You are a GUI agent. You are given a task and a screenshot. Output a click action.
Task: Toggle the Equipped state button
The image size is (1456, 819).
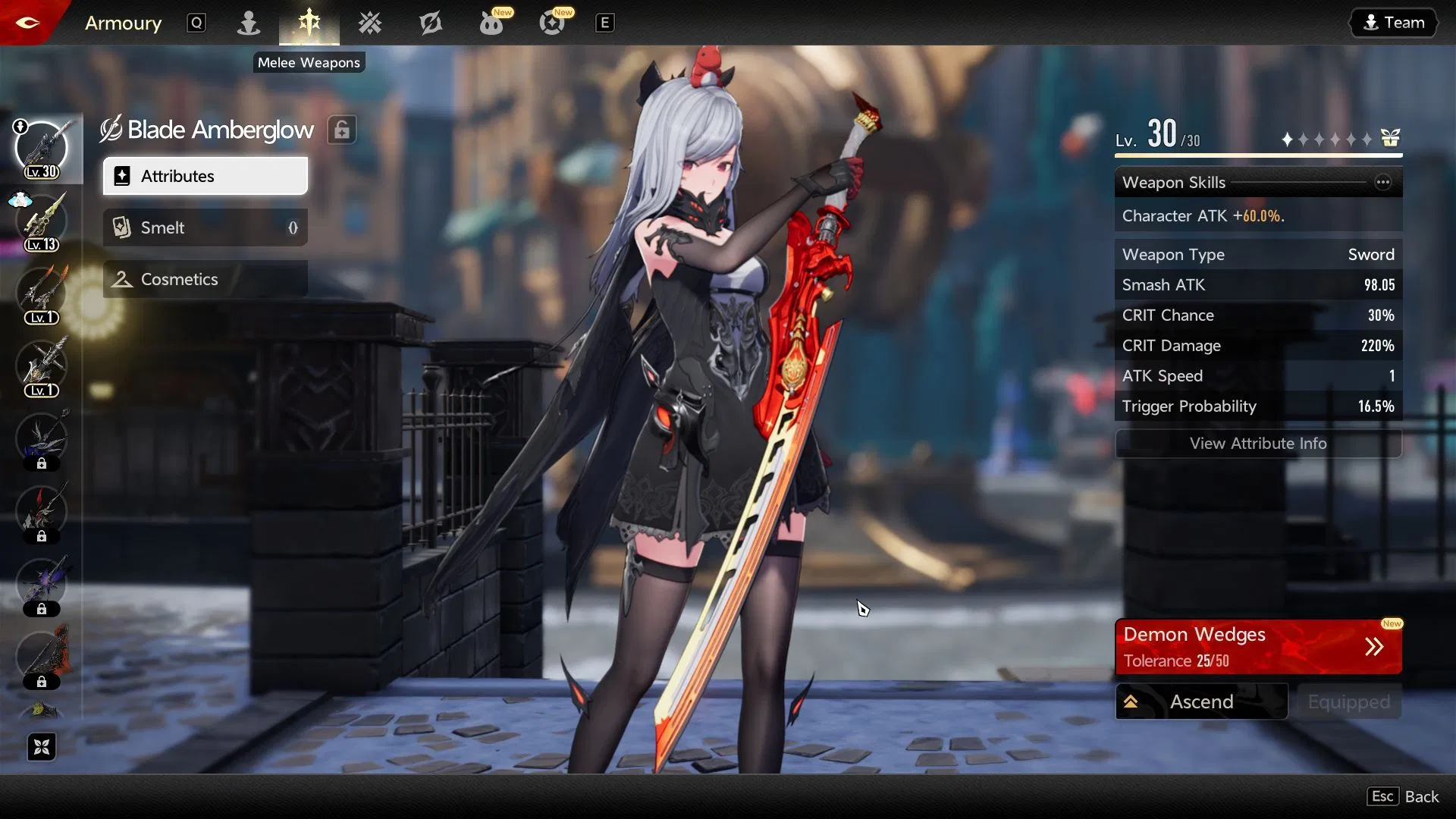pyautogui.click(x=1348, y=701)
